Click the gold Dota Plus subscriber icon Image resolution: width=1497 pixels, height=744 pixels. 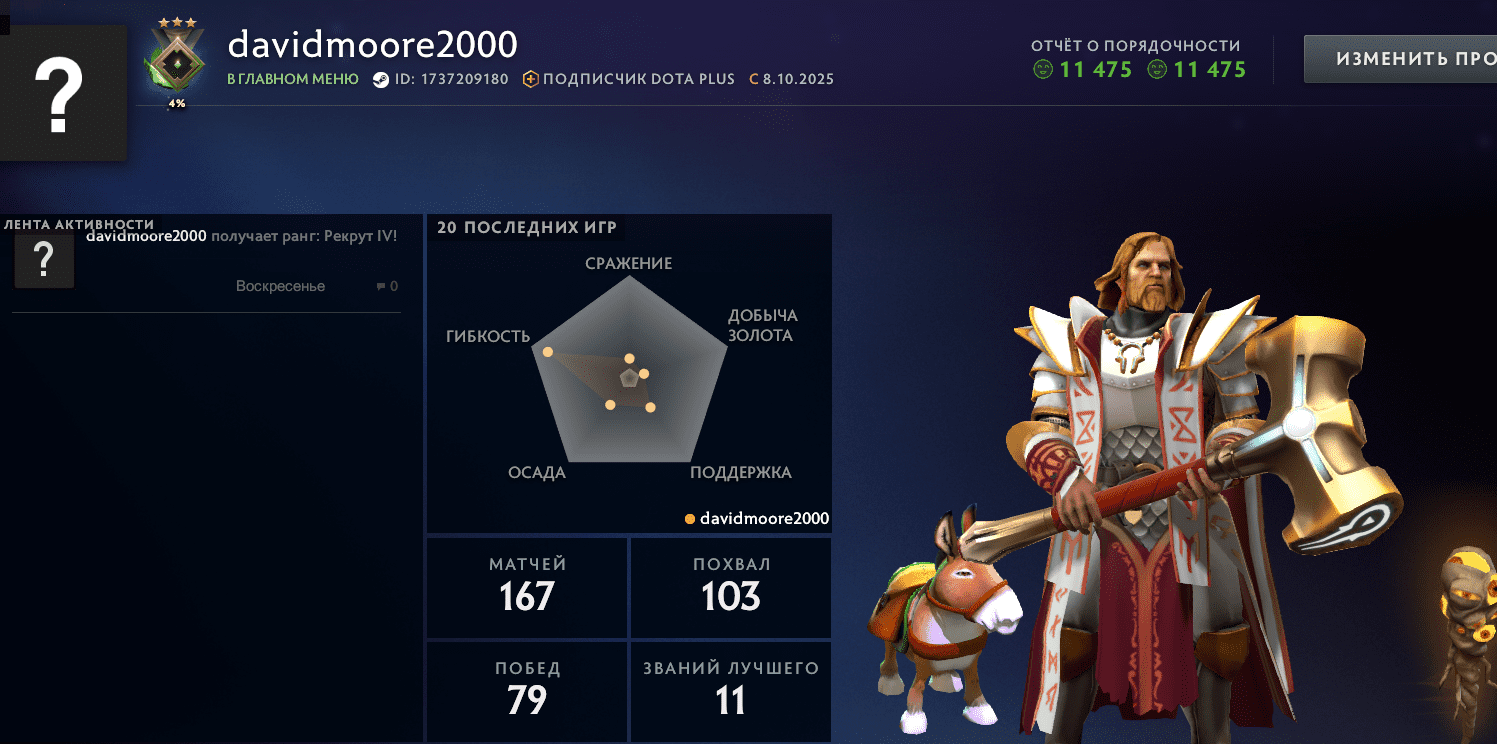(530, 78)
